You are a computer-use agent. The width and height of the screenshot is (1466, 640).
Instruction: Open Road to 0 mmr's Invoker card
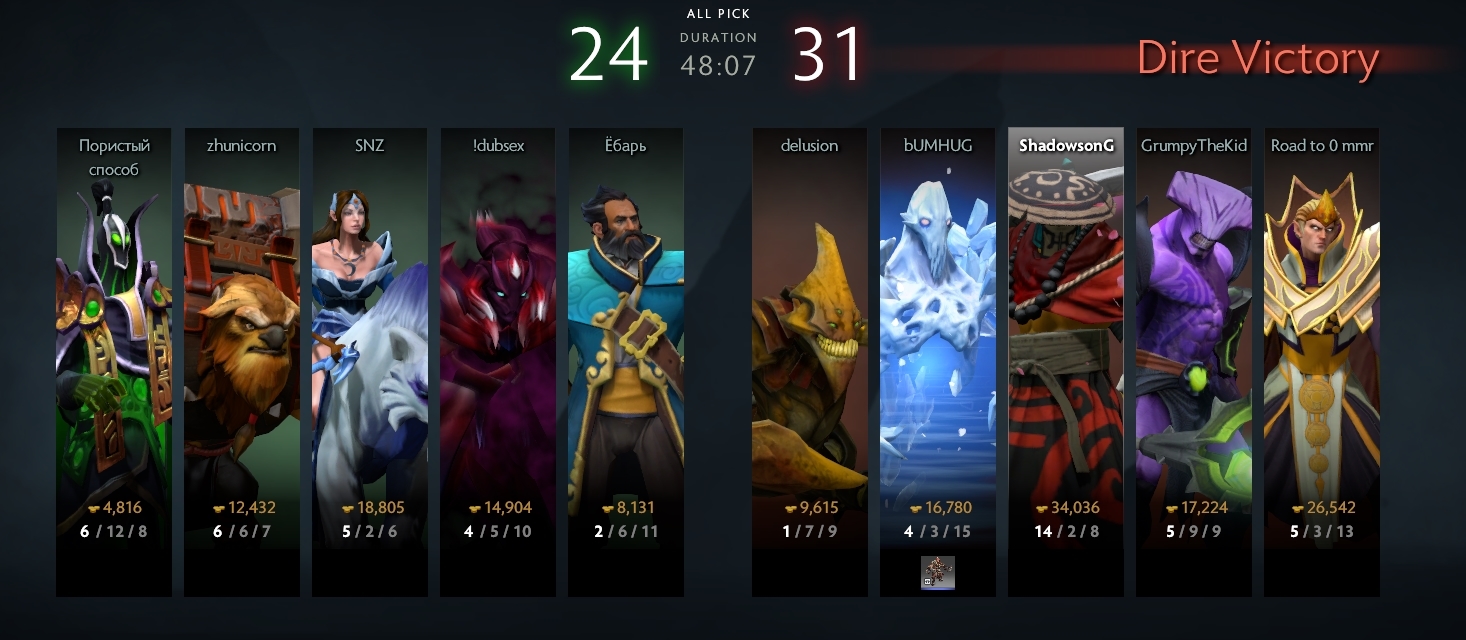coord(1321,340)
